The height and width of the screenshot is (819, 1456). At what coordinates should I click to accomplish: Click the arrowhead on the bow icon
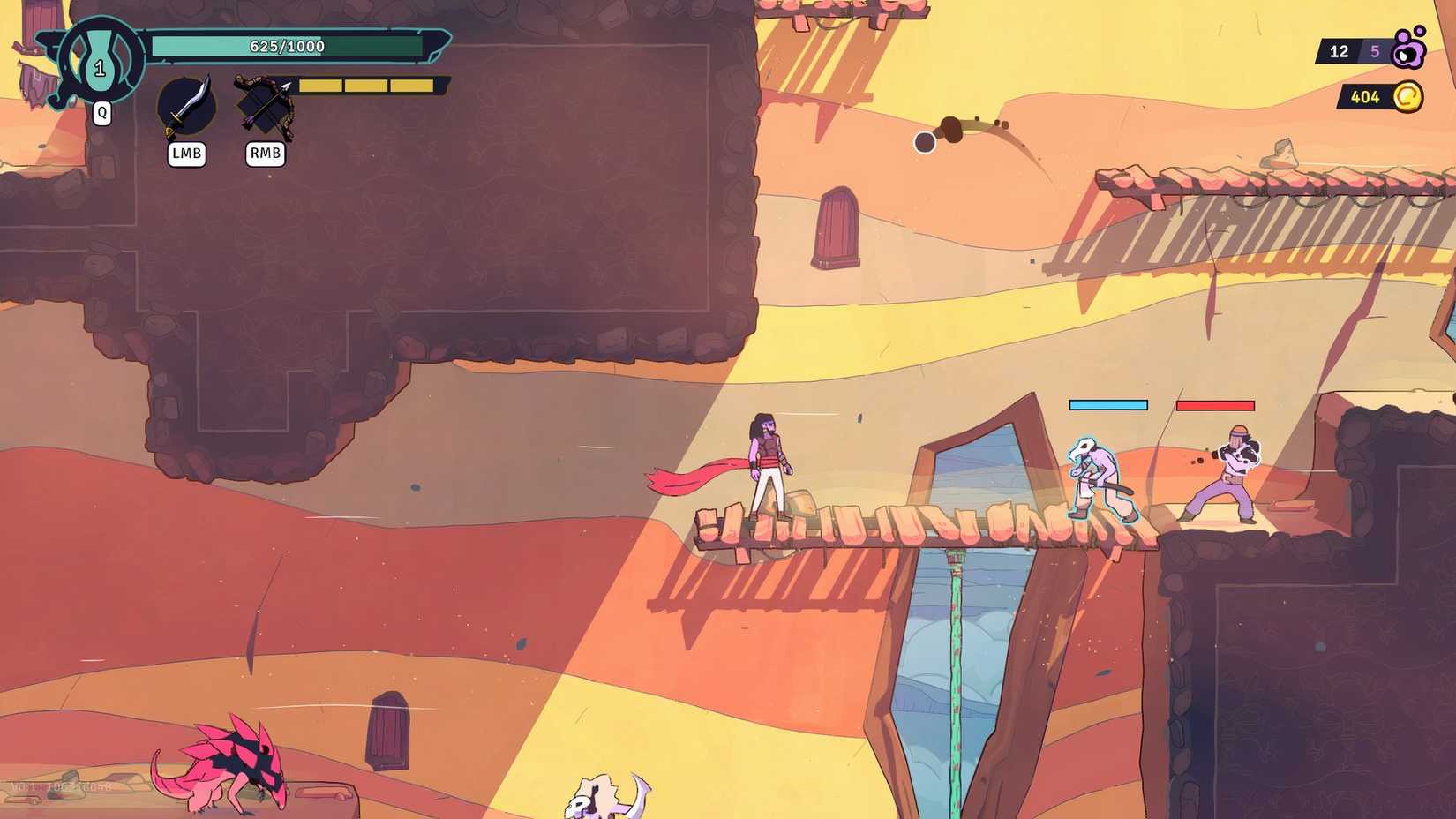point(287,84)
